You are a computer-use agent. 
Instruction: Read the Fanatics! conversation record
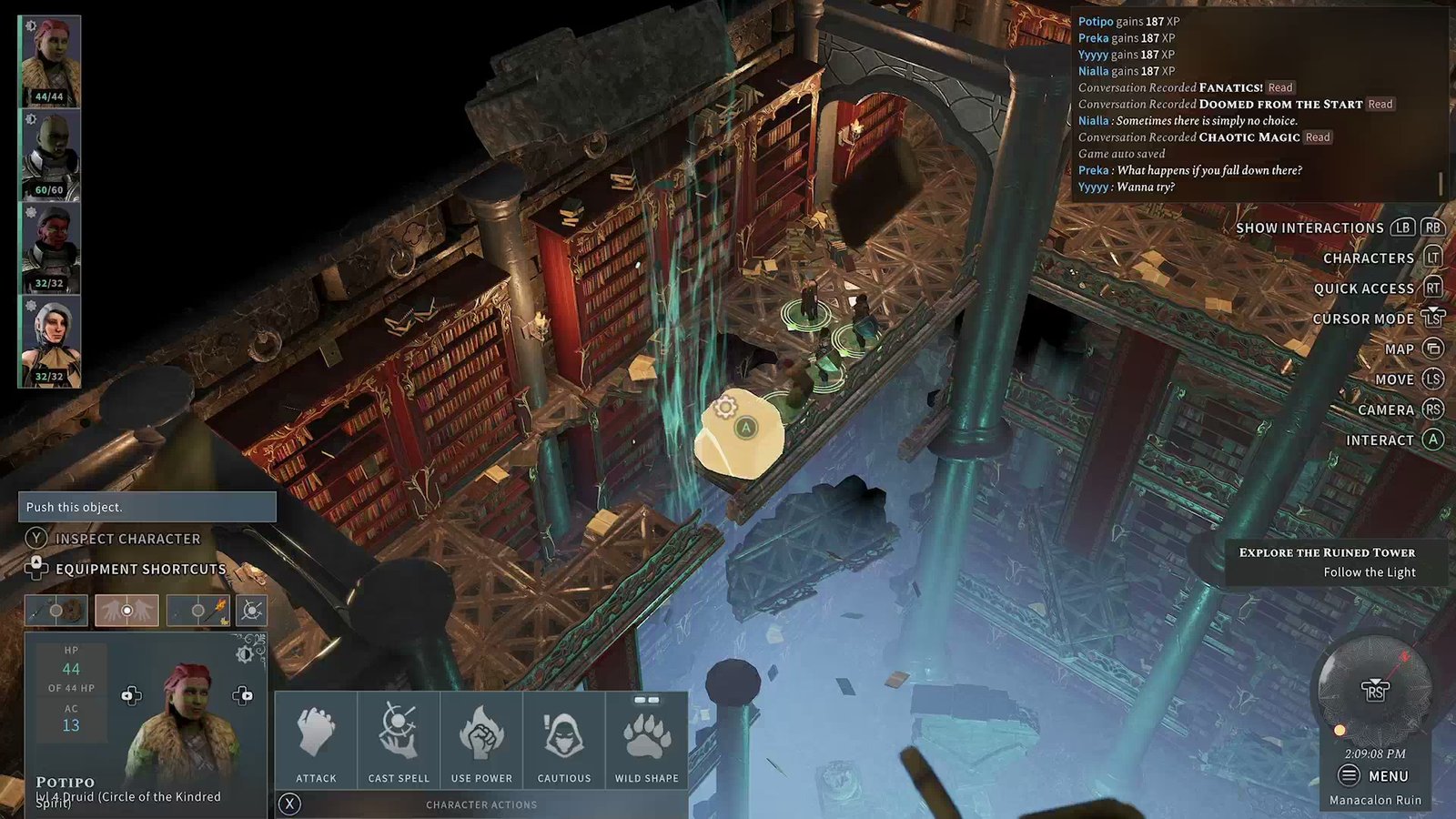1280,87
